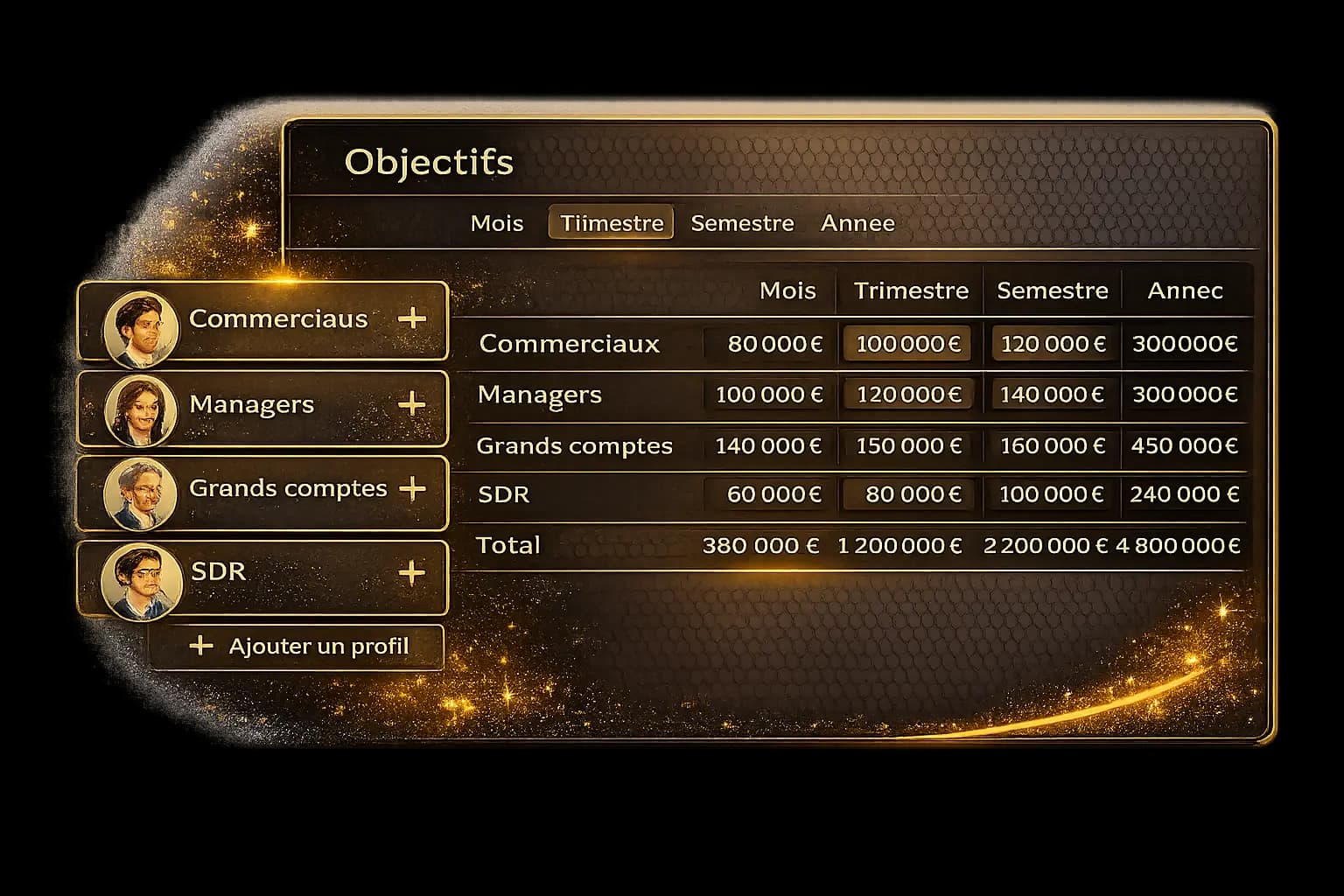Click the plus icon next to SDR
Screen dimensions: 1344x896
410,574
